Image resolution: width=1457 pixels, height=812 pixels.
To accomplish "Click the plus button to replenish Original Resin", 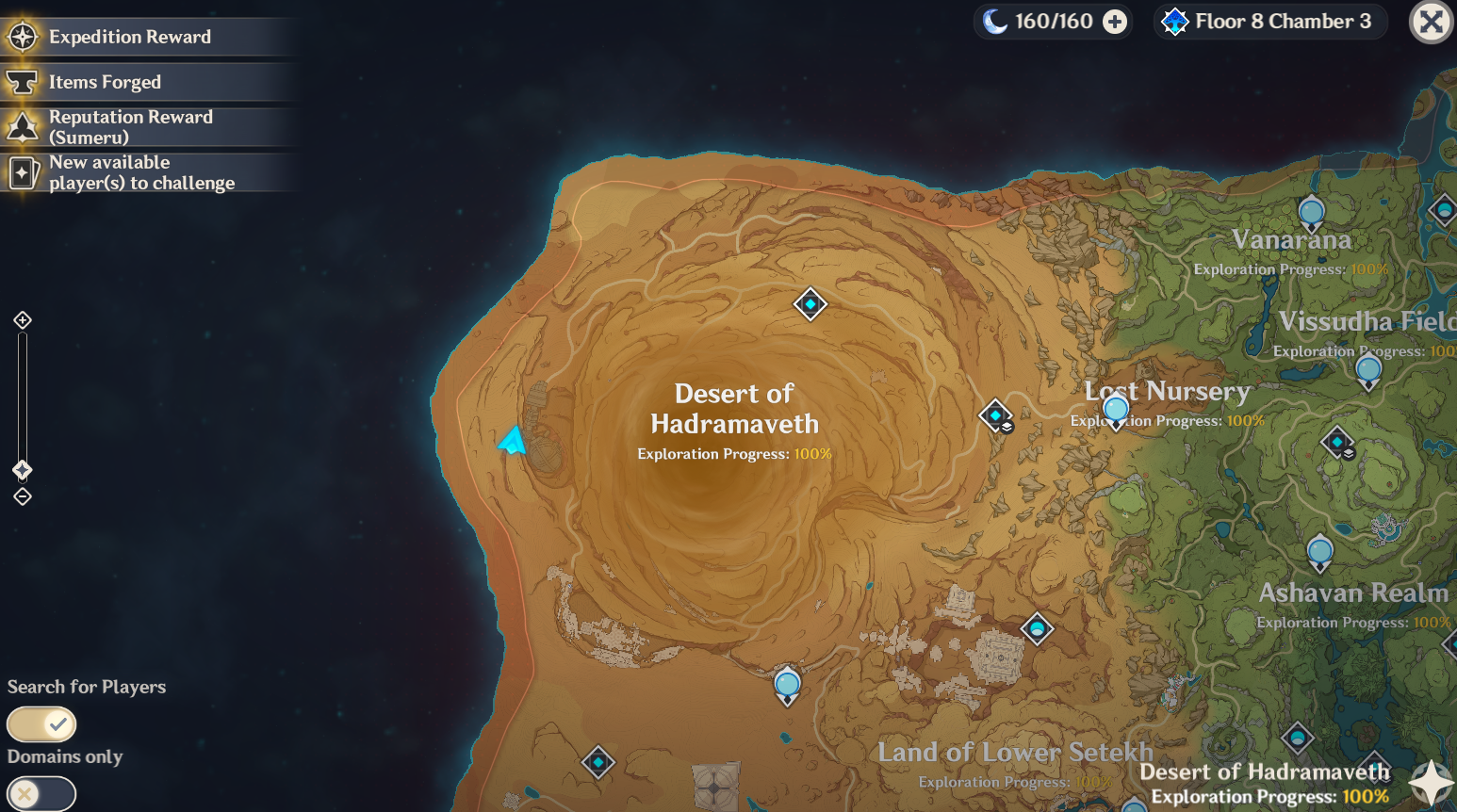I will click(1113, 21).
